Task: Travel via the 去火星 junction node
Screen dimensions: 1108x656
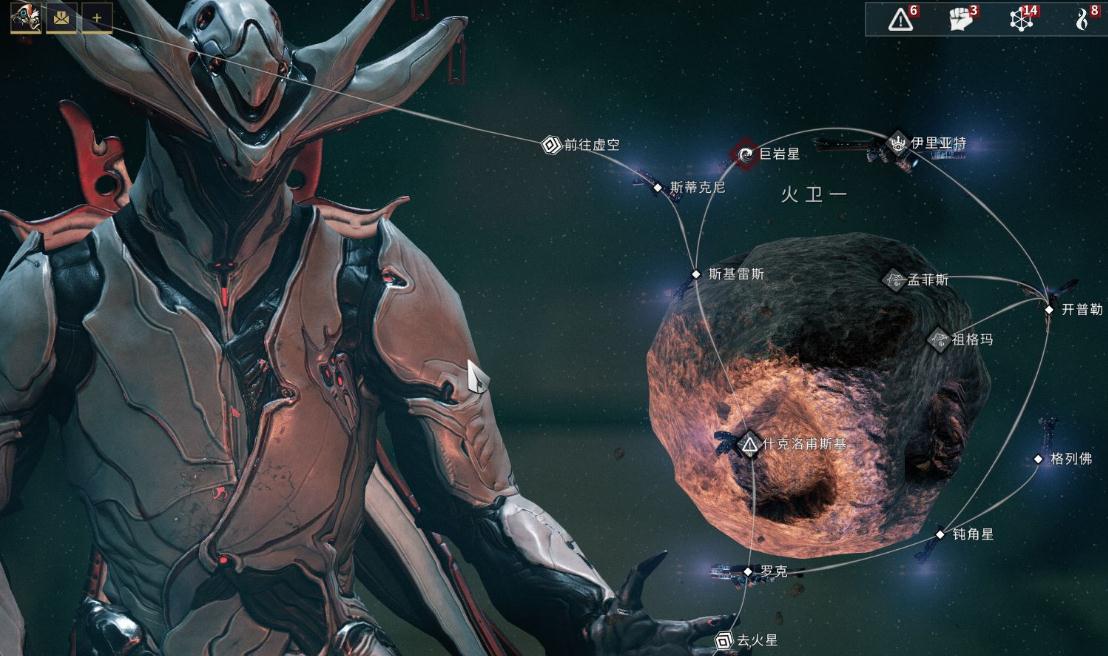Action: pyautogui.click(x=724, y=640)
